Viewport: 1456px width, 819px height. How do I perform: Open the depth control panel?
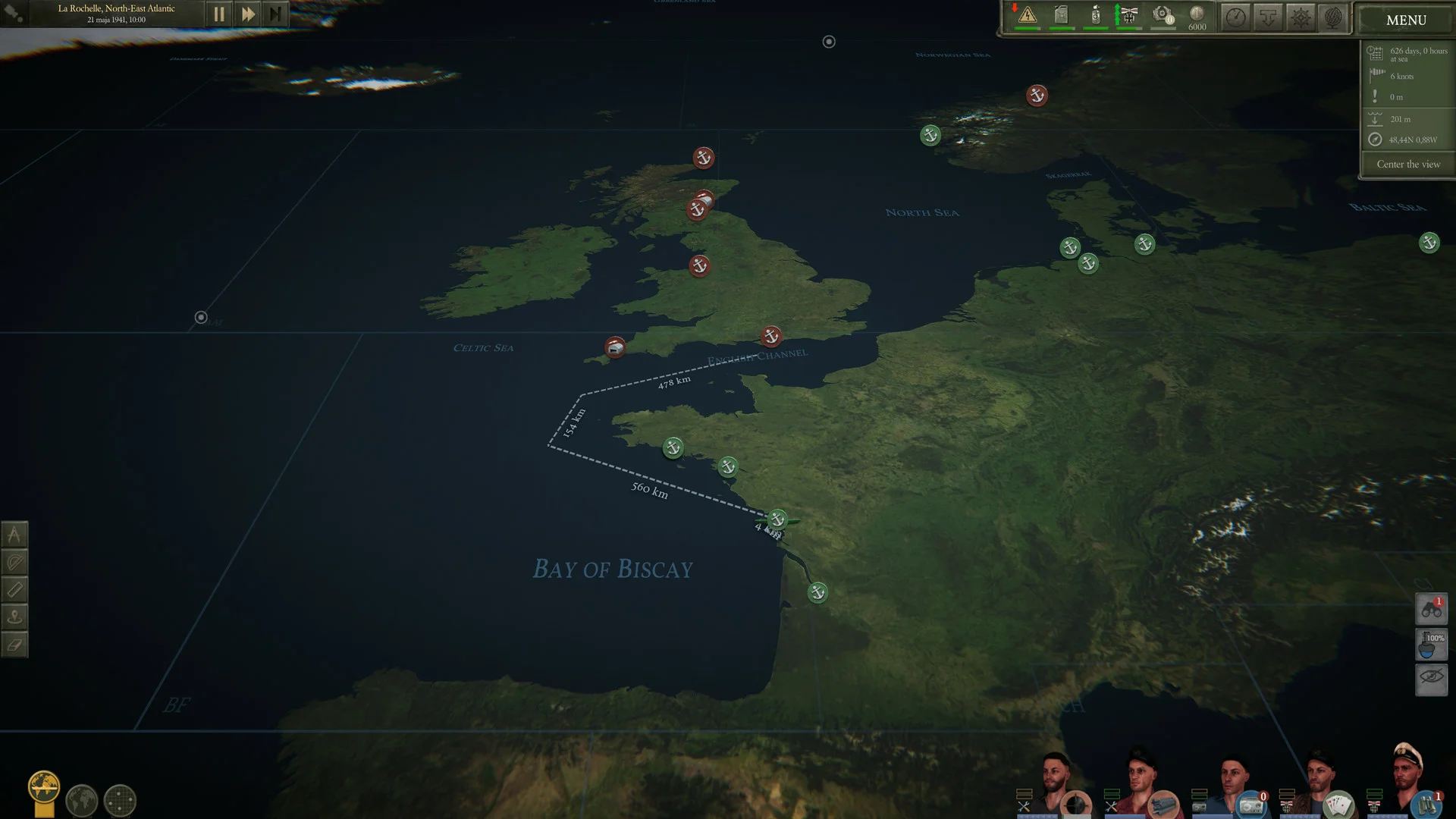(1268, 17)
